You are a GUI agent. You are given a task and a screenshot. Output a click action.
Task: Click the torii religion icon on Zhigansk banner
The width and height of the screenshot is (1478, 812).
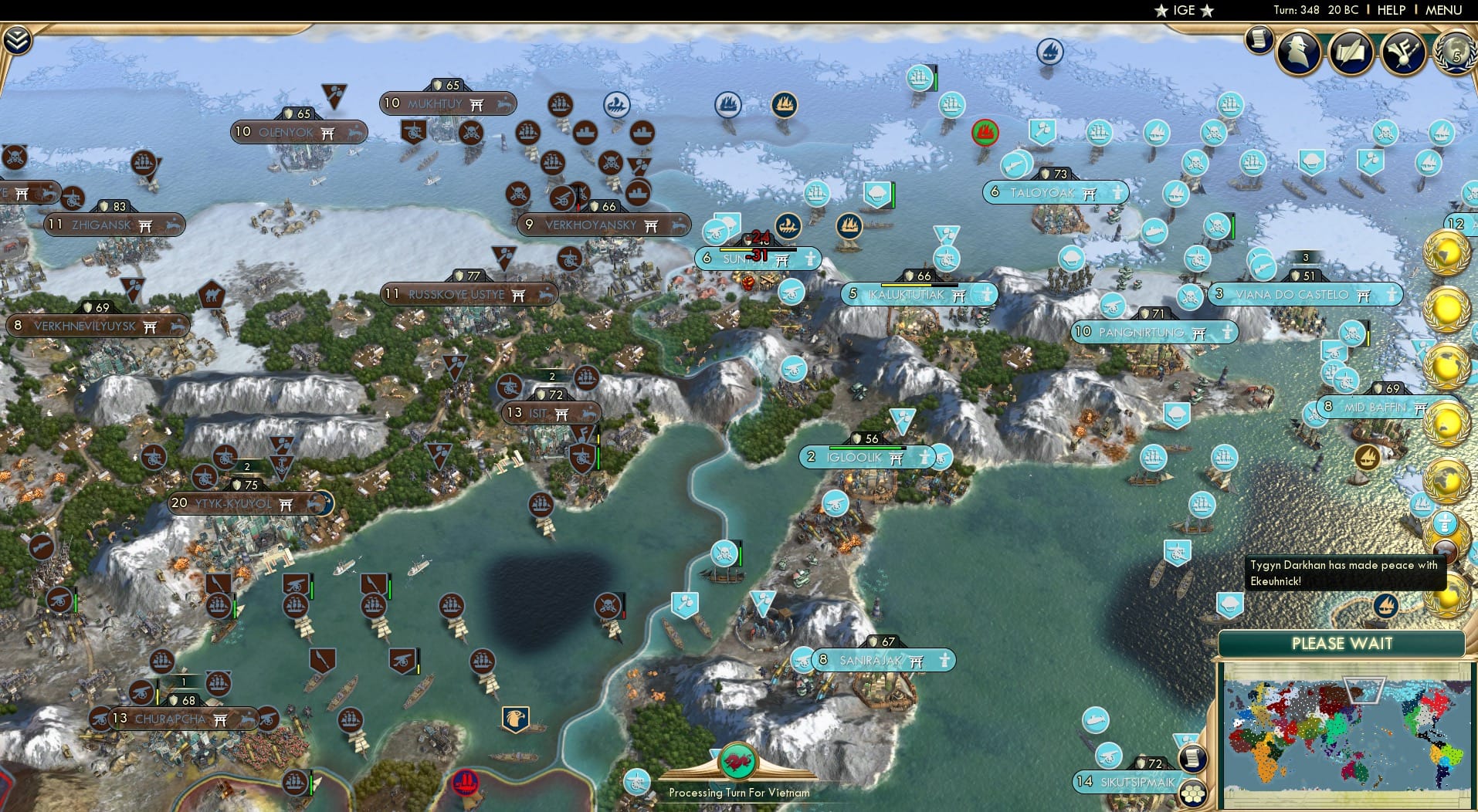click(x=144, y=225)
